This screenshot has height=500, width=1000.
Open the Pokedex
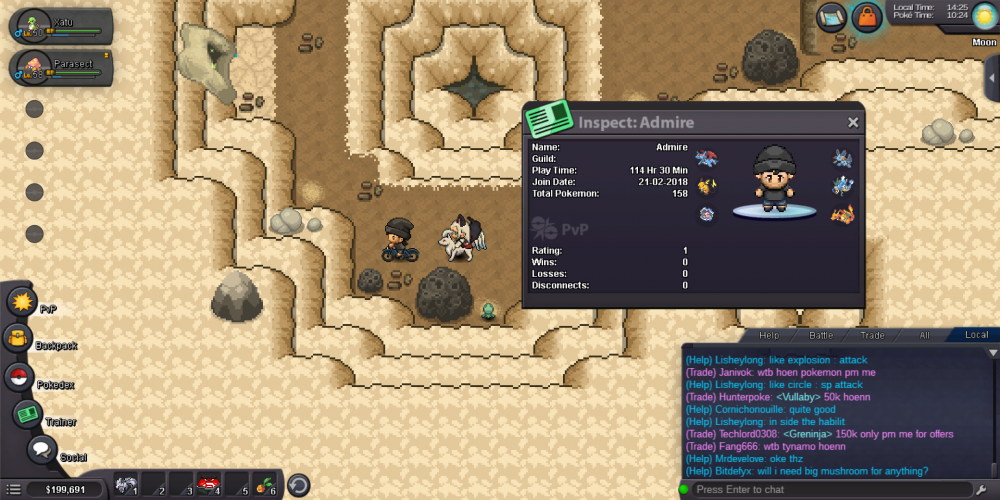(17, 377)
